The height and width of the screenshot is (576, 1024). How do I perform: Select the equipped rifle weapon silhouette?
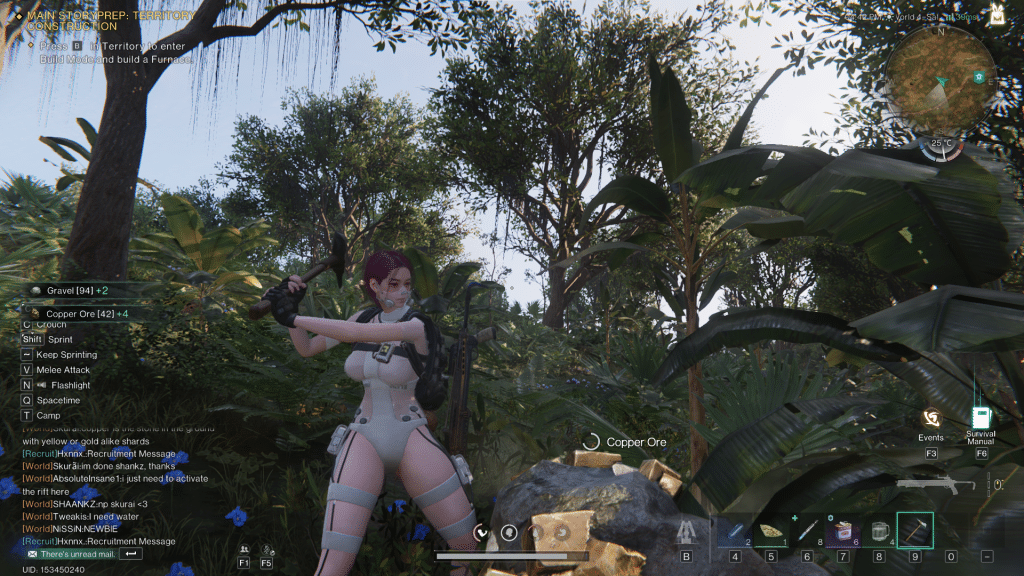[x=936, y=486]
